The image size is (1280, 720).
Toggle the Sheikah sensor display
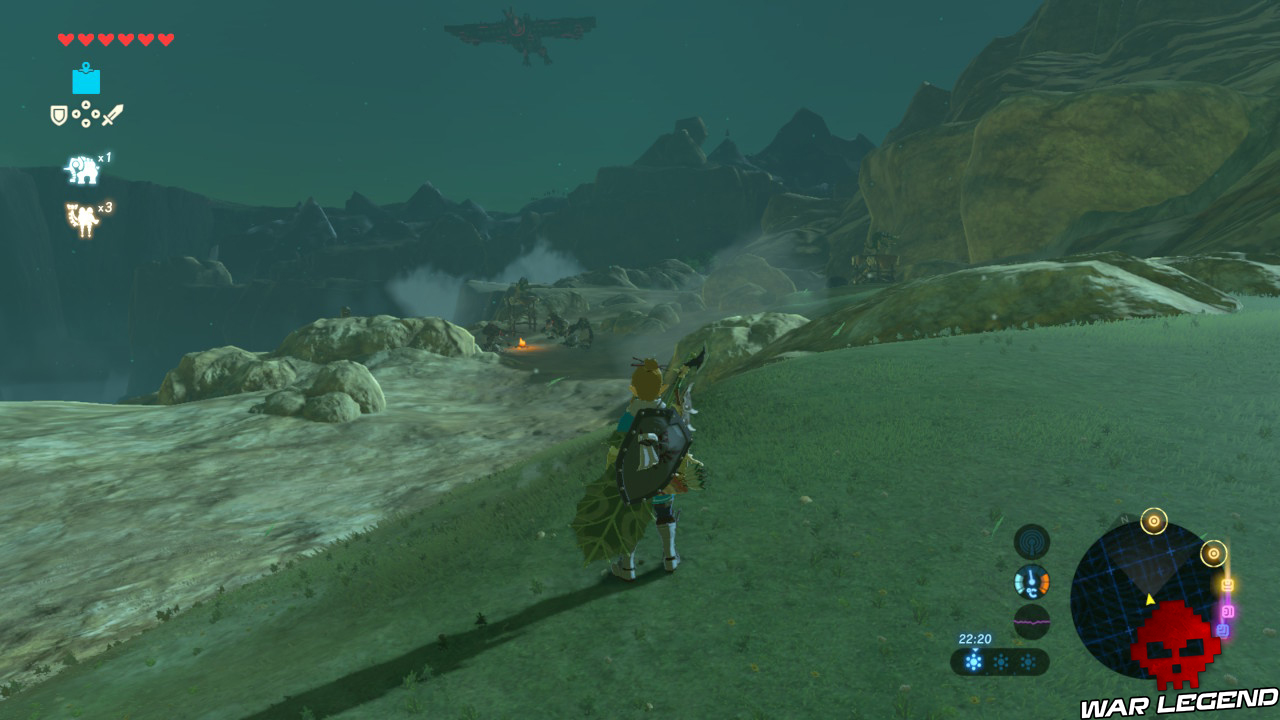click(x=1031, y=541)
